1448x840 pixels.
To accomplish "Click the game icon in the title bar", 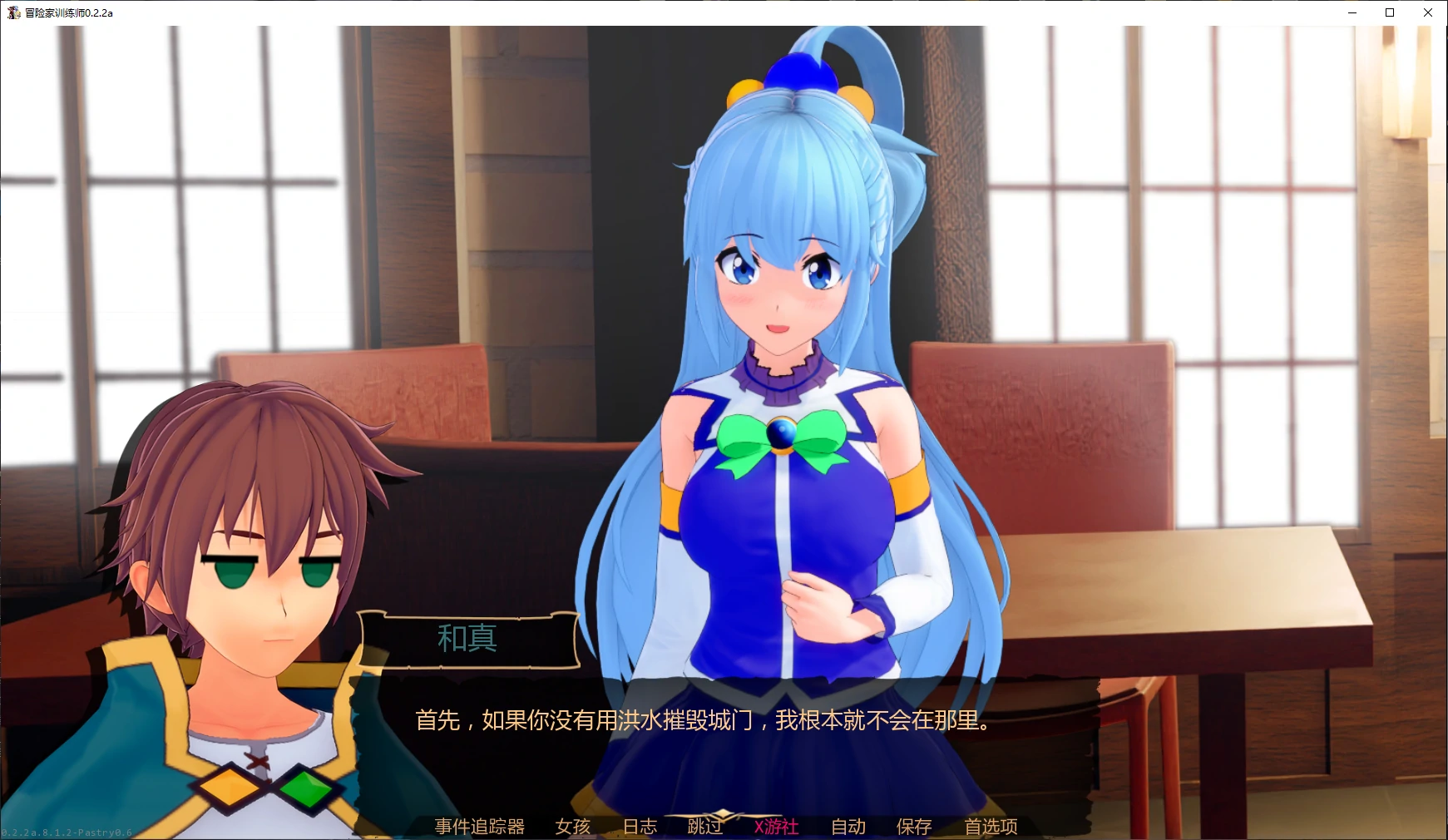I will (x=13, y=12).
